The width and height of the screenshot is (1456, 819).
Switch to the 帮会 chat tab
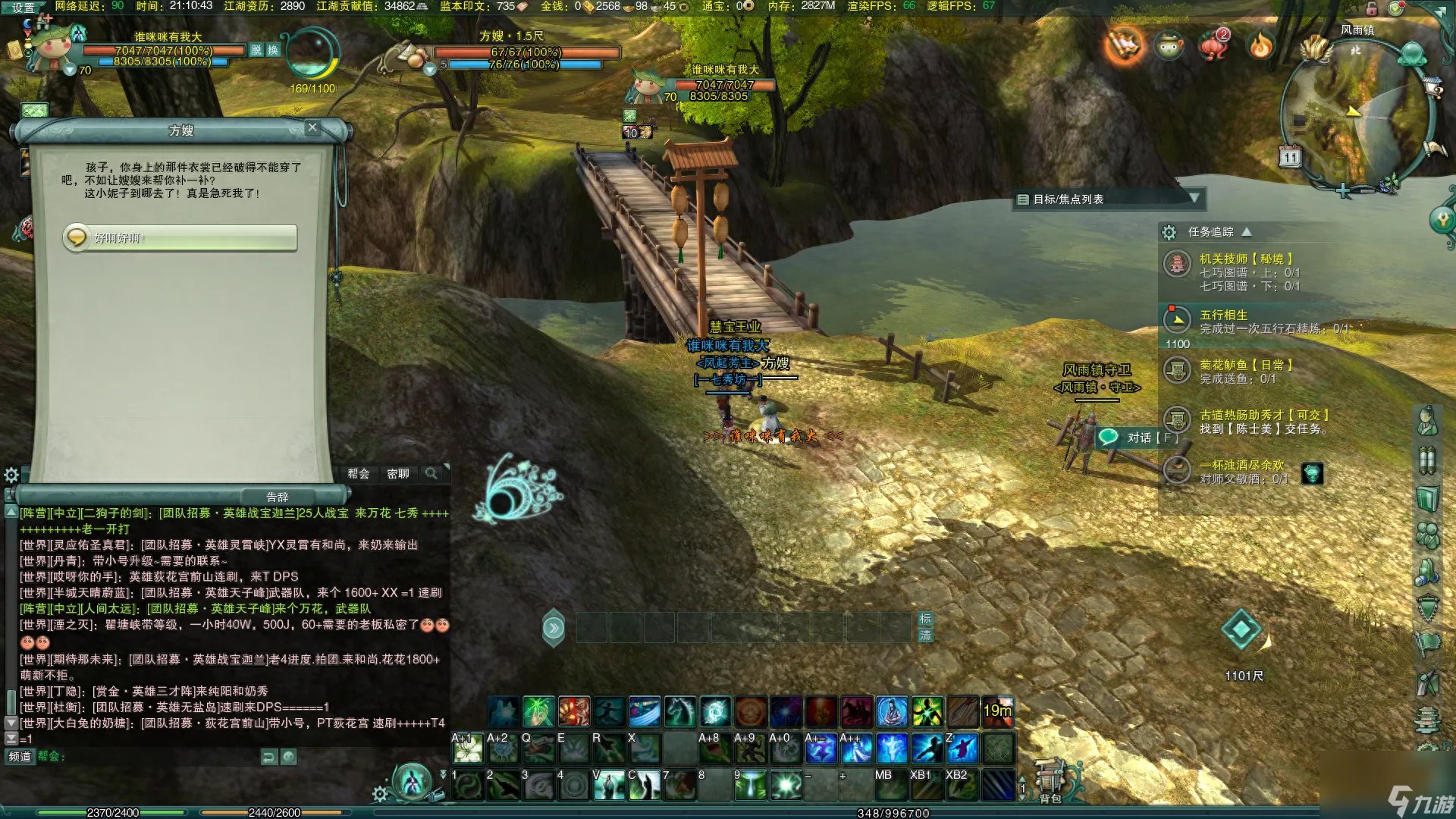pos(358,474)
